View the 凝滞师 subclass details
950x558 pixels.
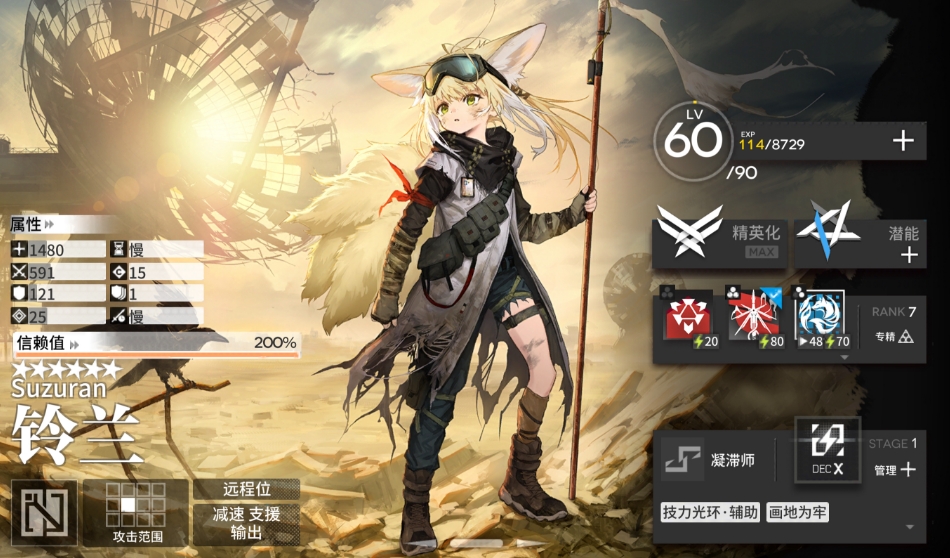(716, 461)
